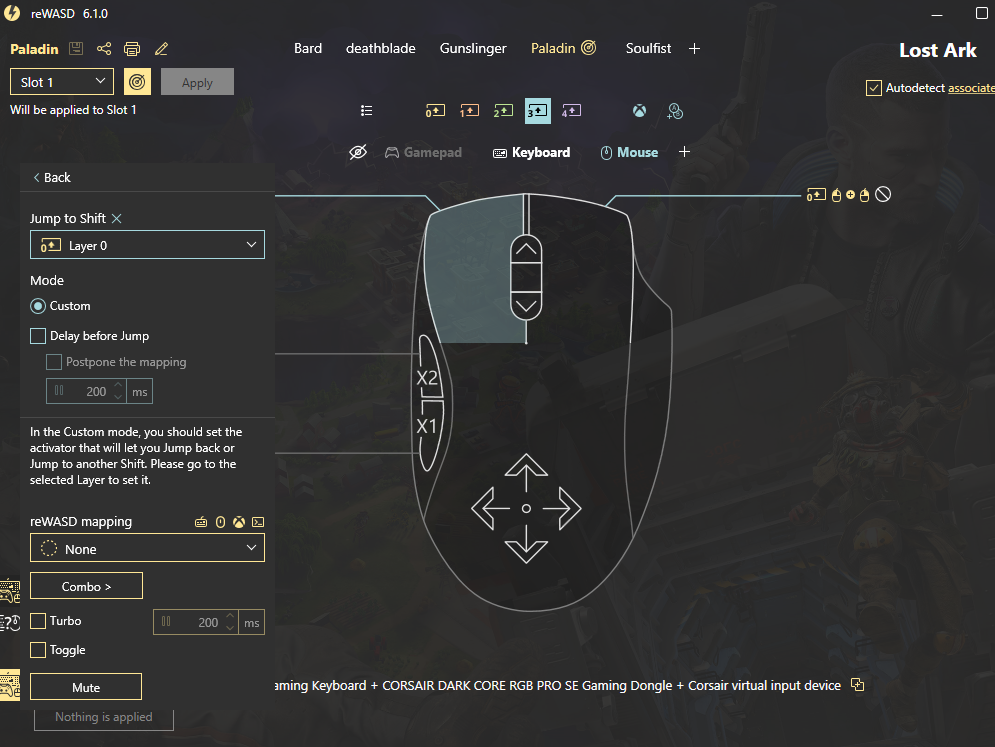Open the Slot 1 dropdown
The height and width of the screenshot is (747, 995).
tap(62, 82)
